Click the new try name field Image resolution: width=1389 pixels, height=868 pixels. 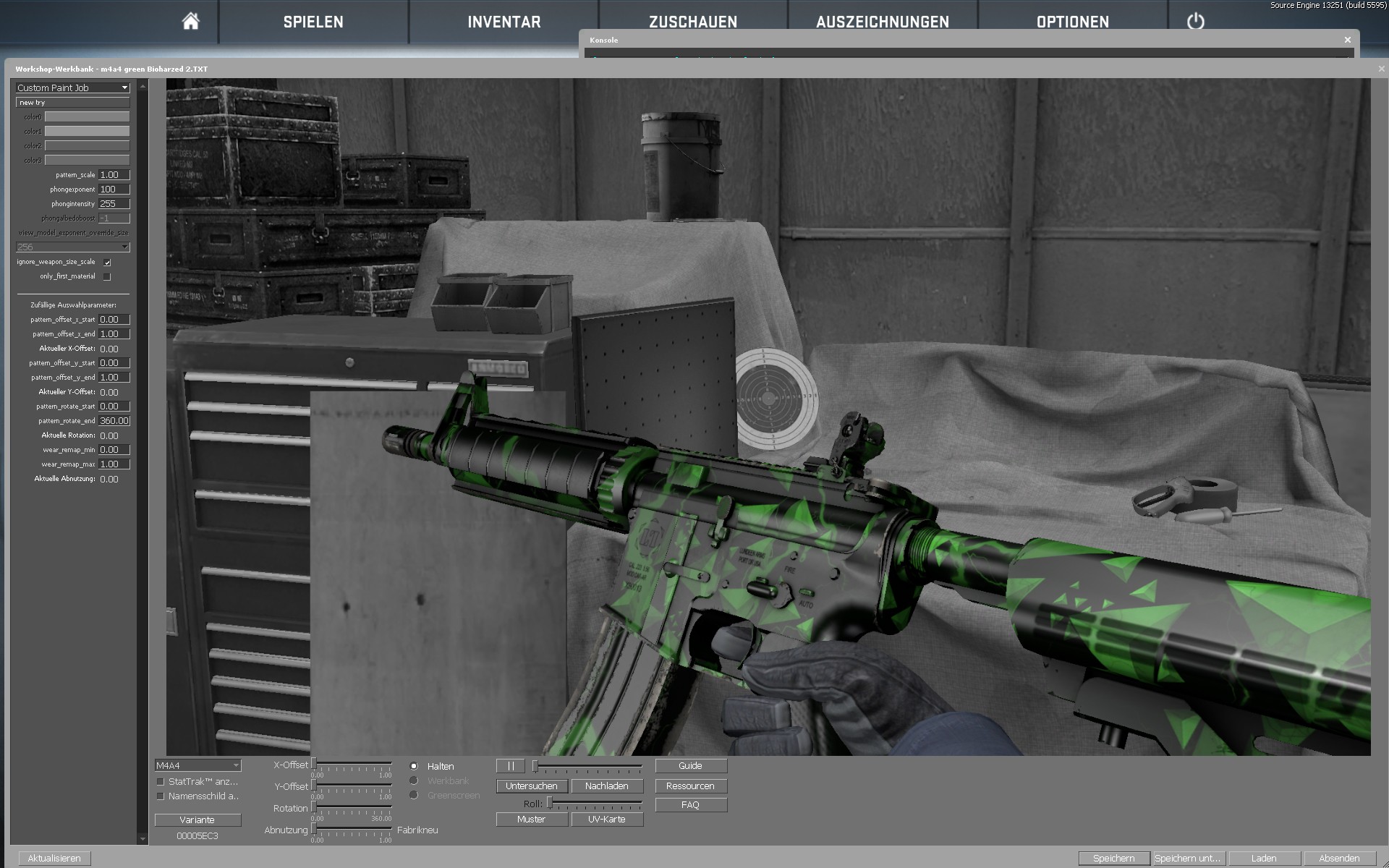pos(72,102)
